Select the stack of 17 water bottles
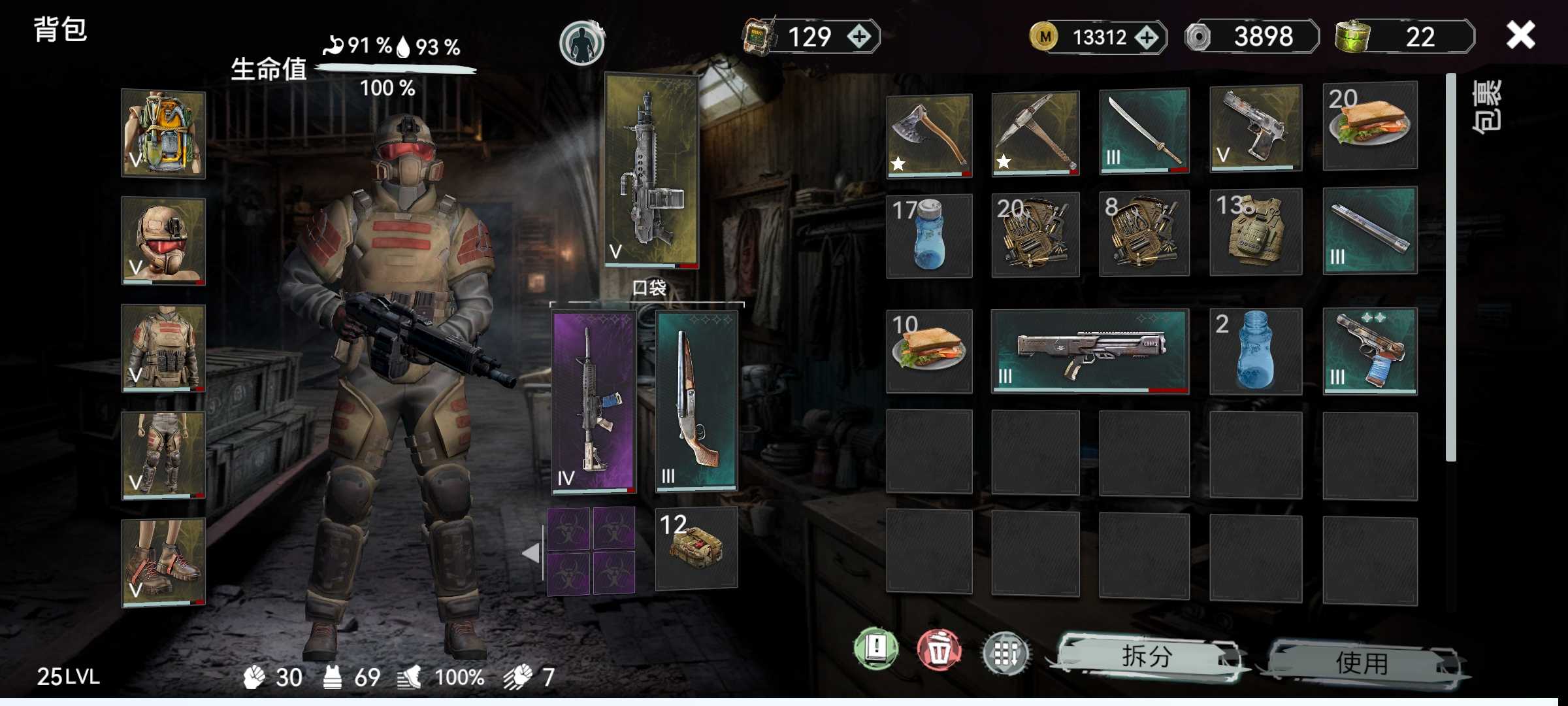Screen dimensions: 1568x706 click(x=929, y=235)
